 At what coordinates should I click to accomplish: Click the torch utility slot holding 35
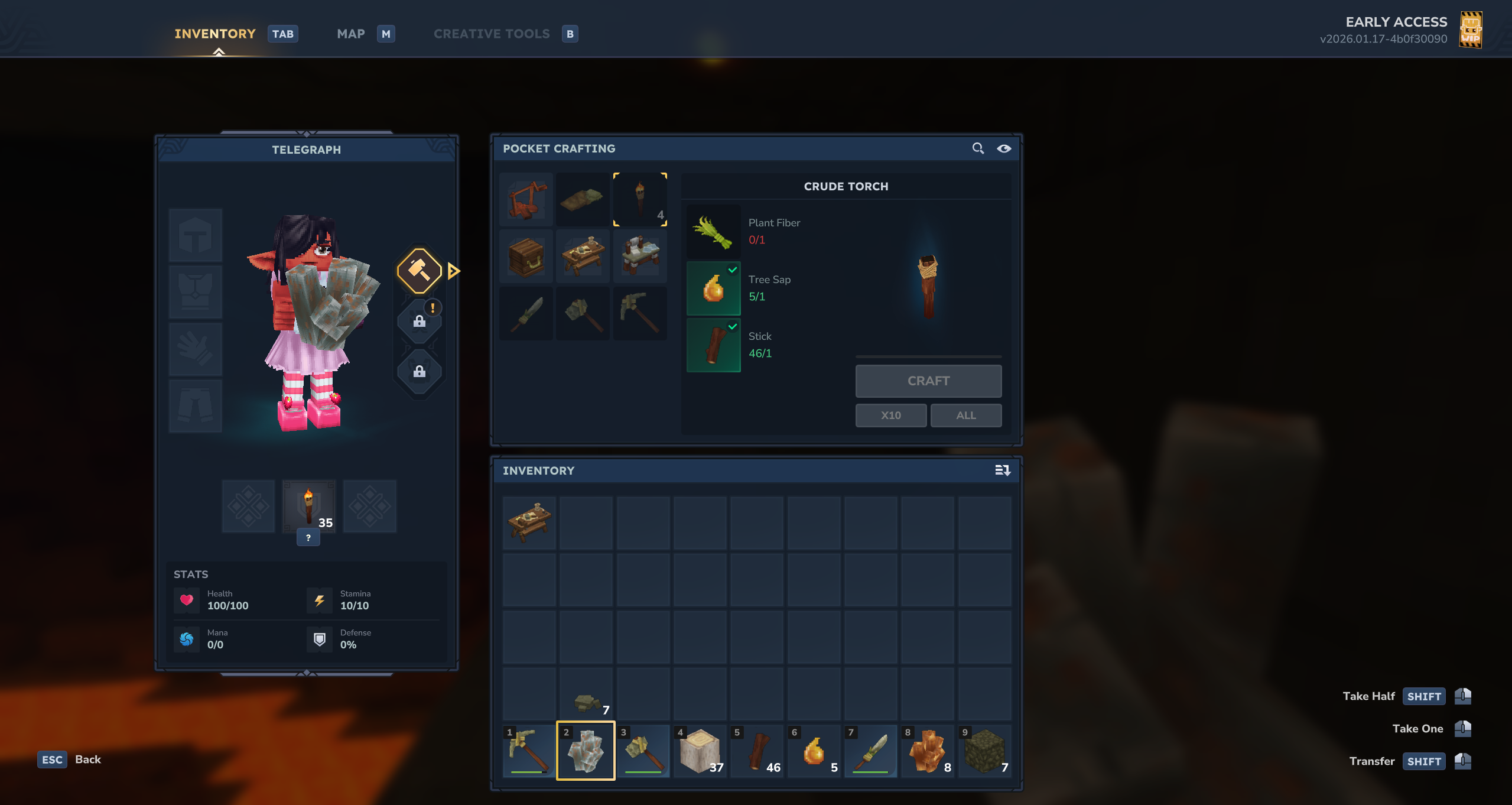coord(308,507)
